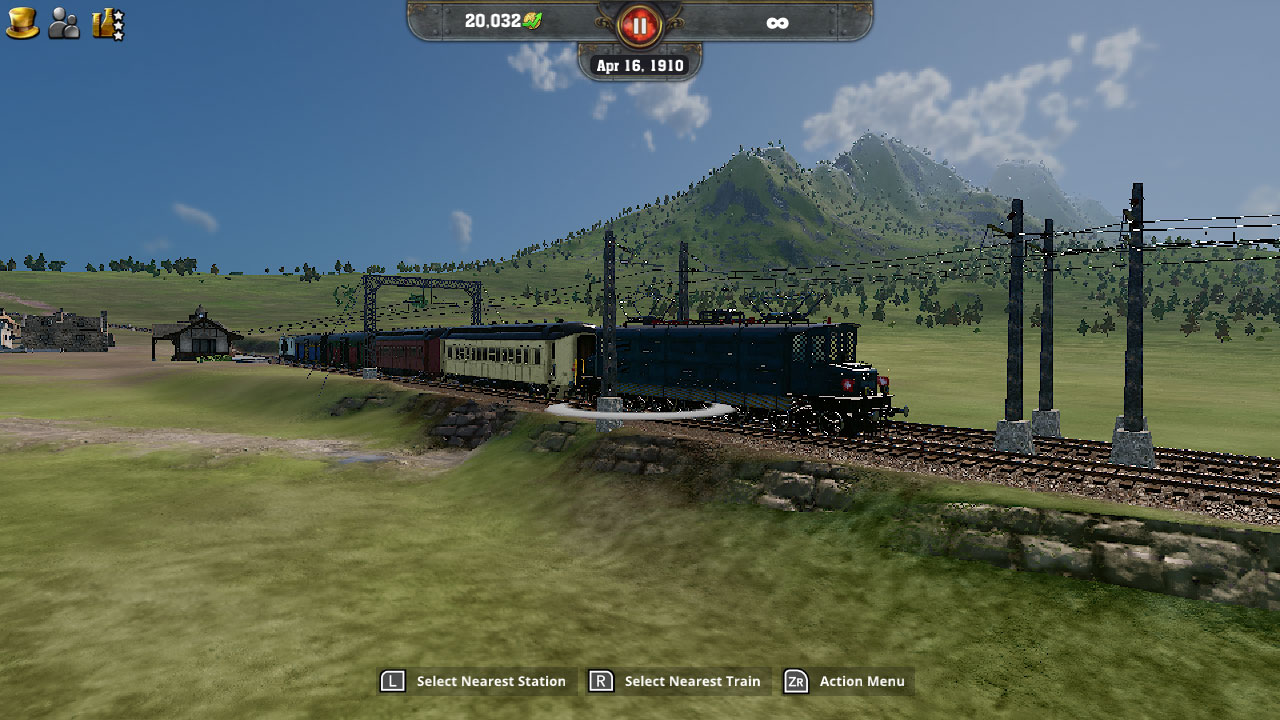Click the ZR button icon in the bottom bar
Viewport: 1280px width, 720px height.
click(x=795, y=681)
